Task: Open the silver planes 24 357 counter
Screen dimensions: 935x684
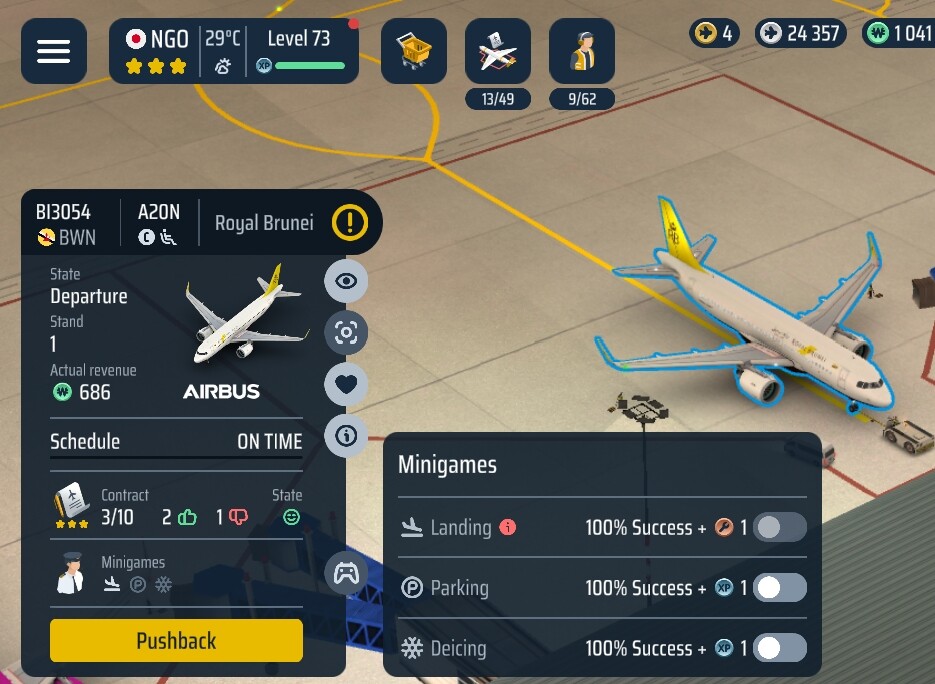Action: pyautogui.click(x=800, y=33)
